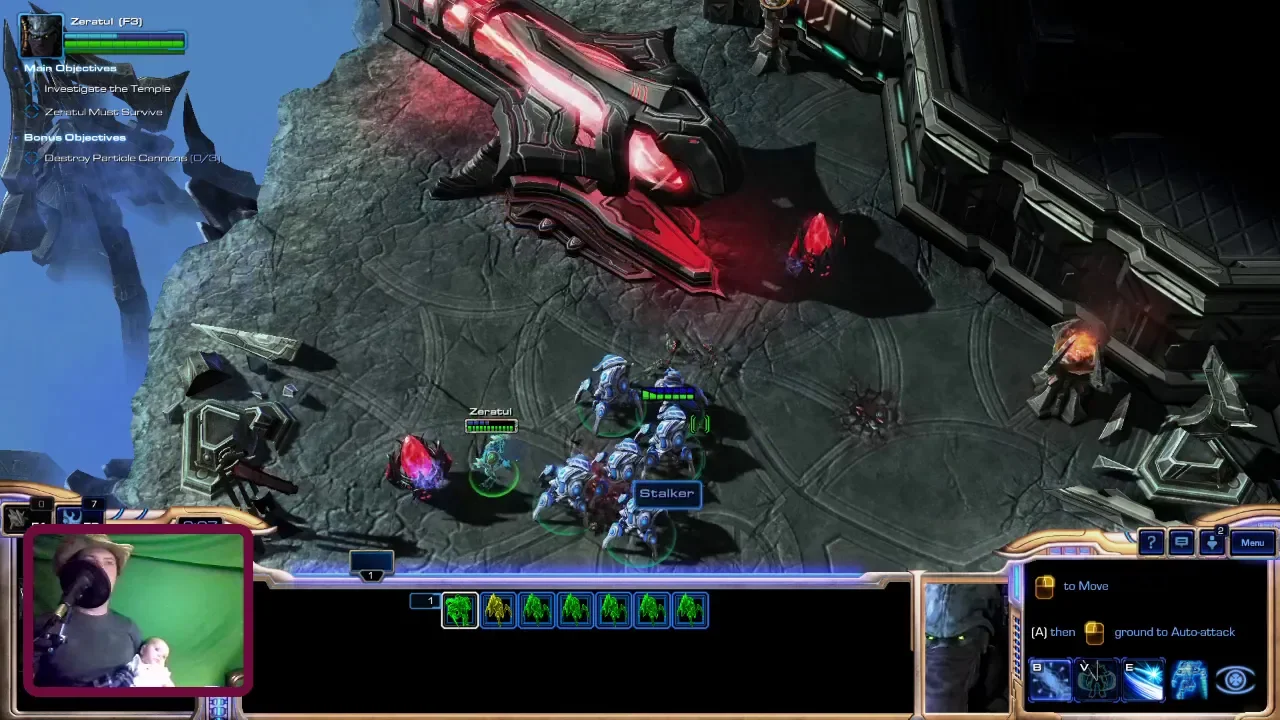Click the Zeratul Must Survive objective
Screen dimensions: 1280x720
click(103, 112)
